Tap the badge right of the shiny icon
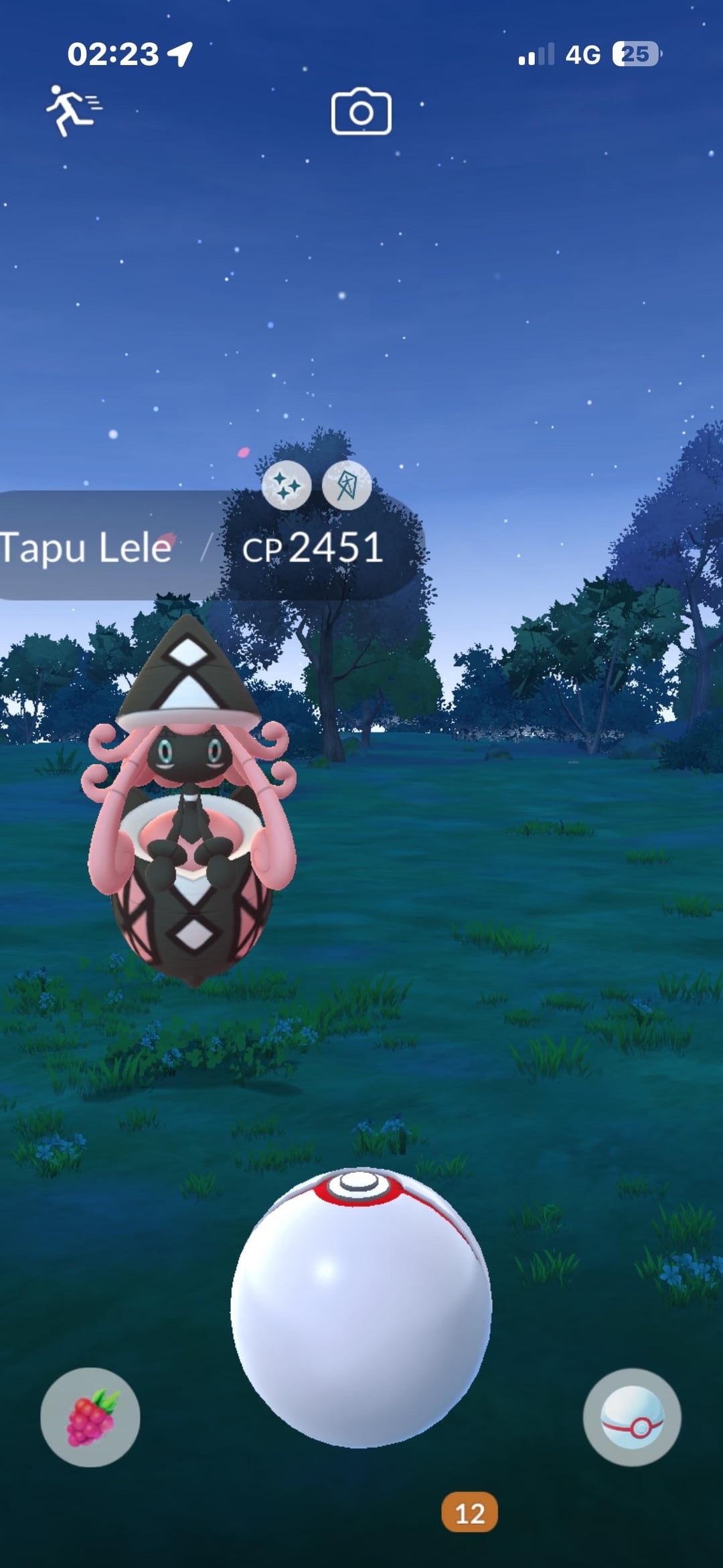 347,486
